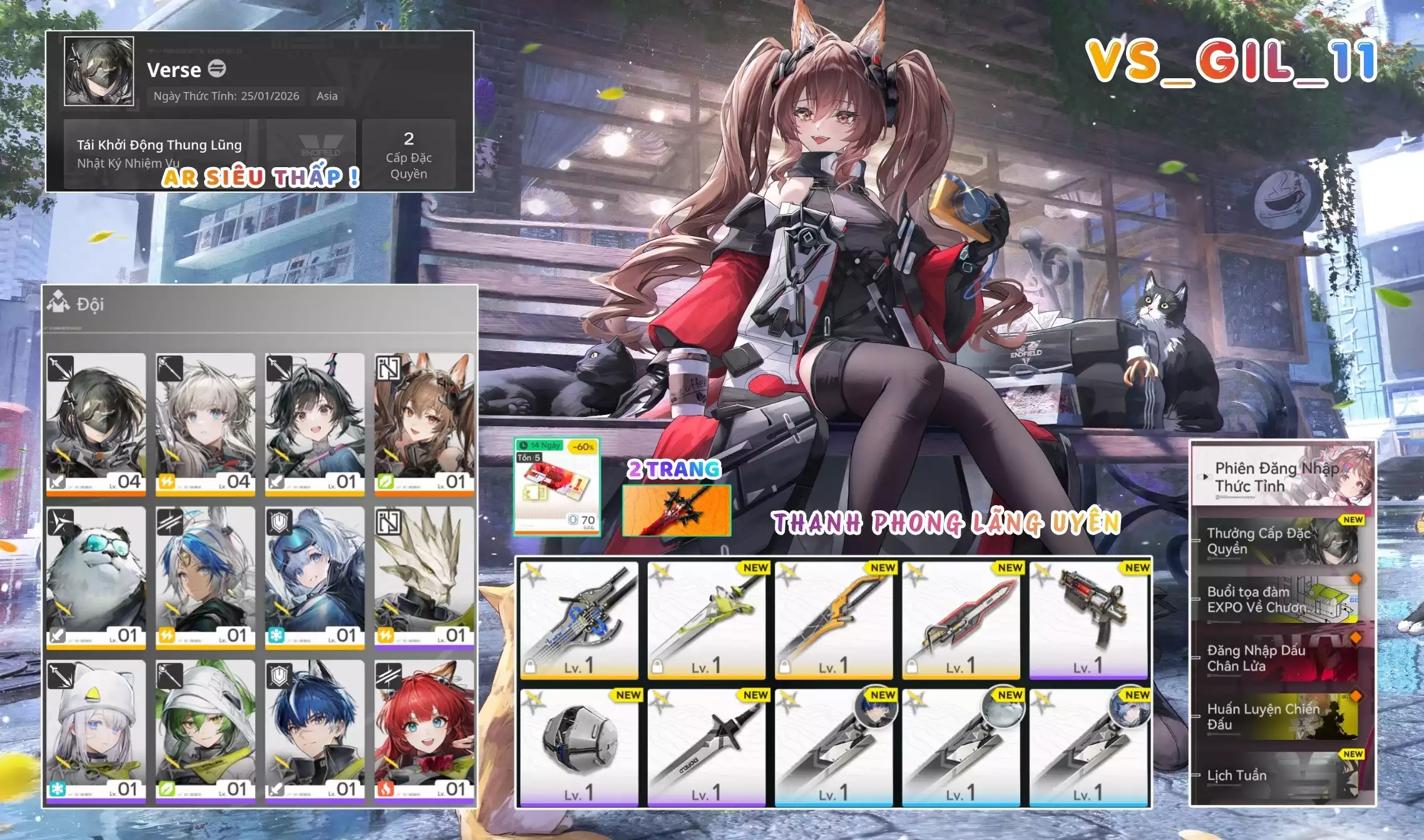1424x840 pixels.
Task: Select Verse's profile avatar
Action: (x=100, y=72)
